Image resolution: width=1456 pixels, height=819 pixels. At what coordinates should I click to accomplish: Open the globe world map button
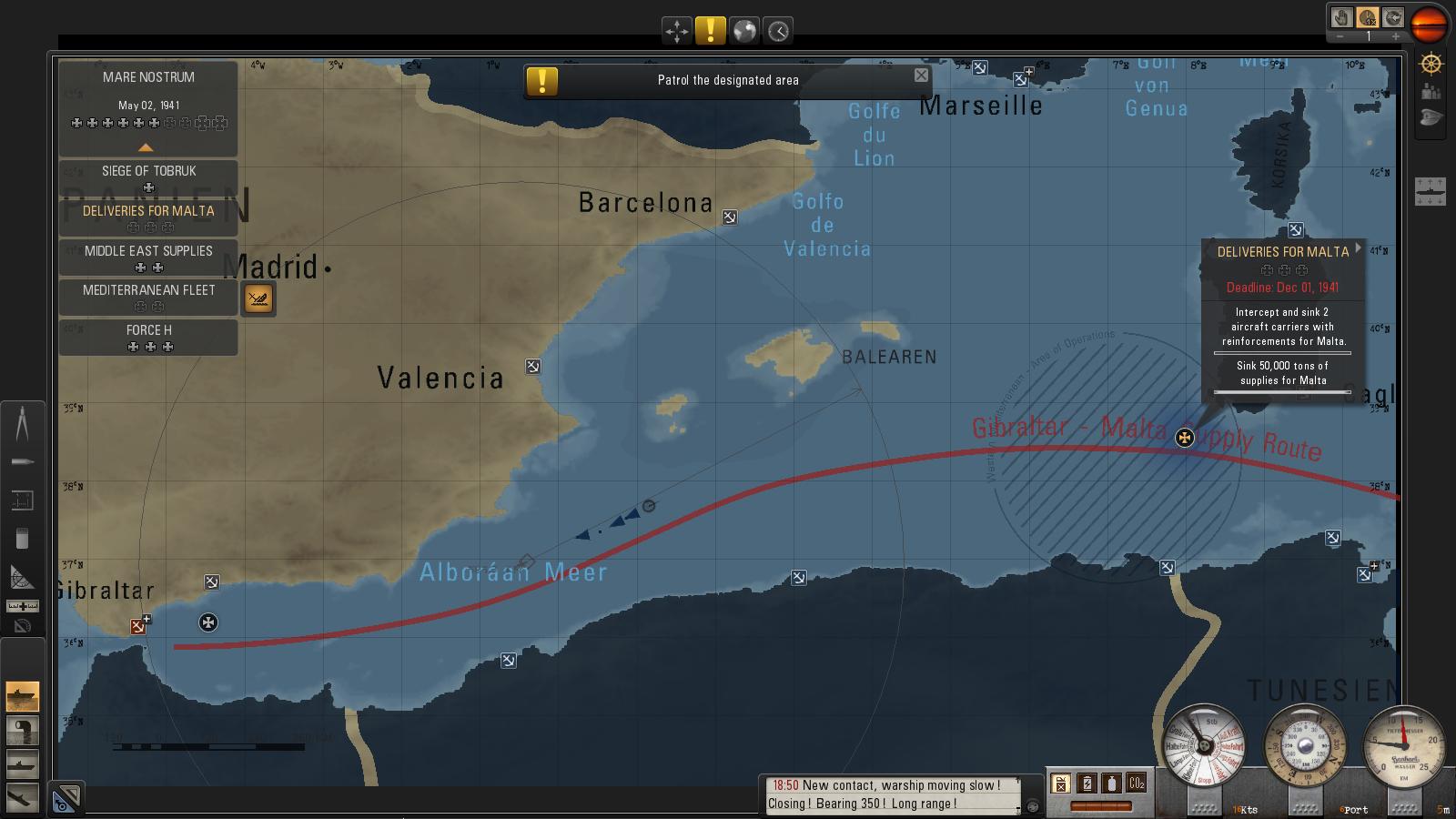(x=744, y=31)
